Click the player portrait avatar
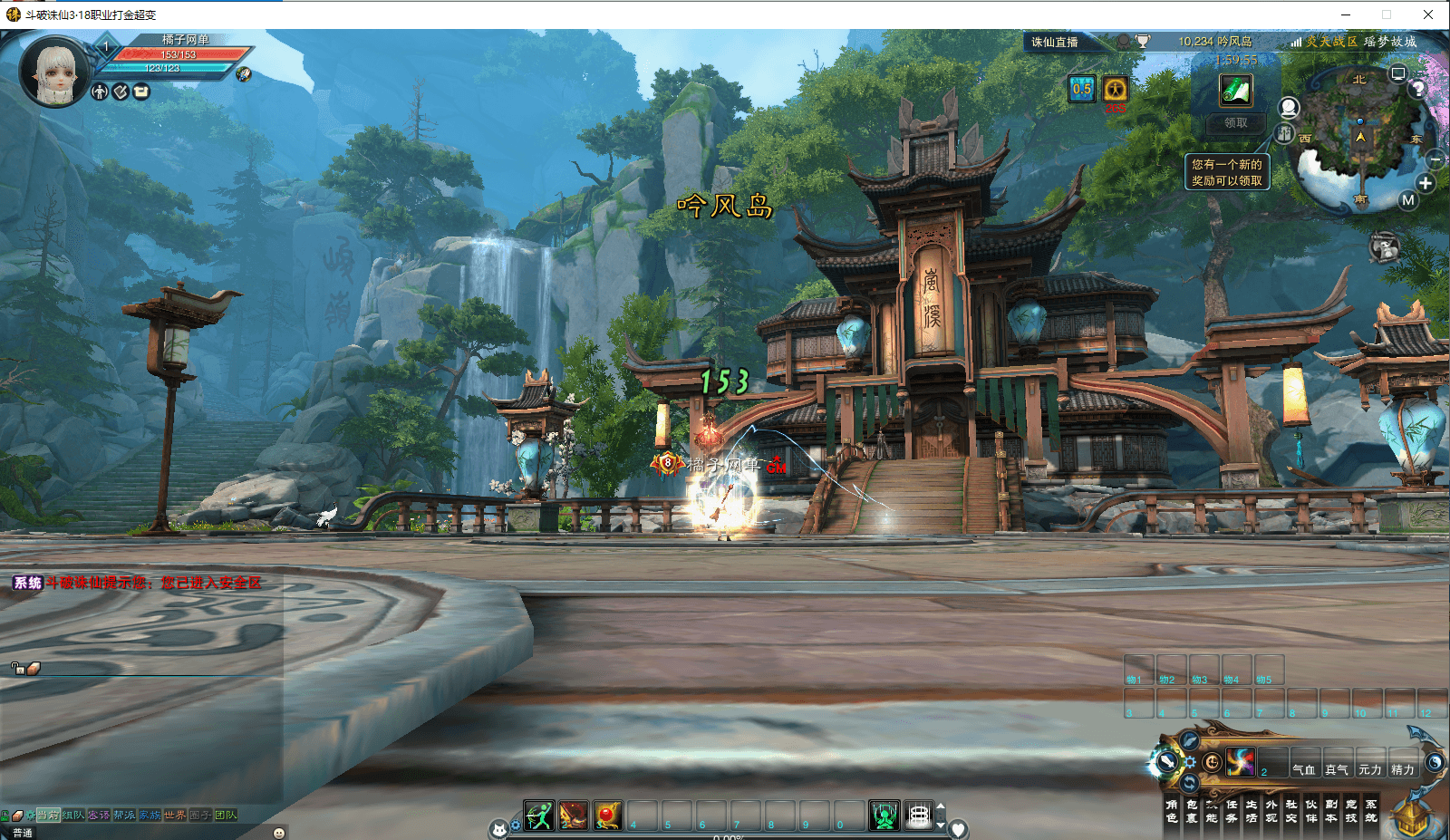 coord(54,71)
